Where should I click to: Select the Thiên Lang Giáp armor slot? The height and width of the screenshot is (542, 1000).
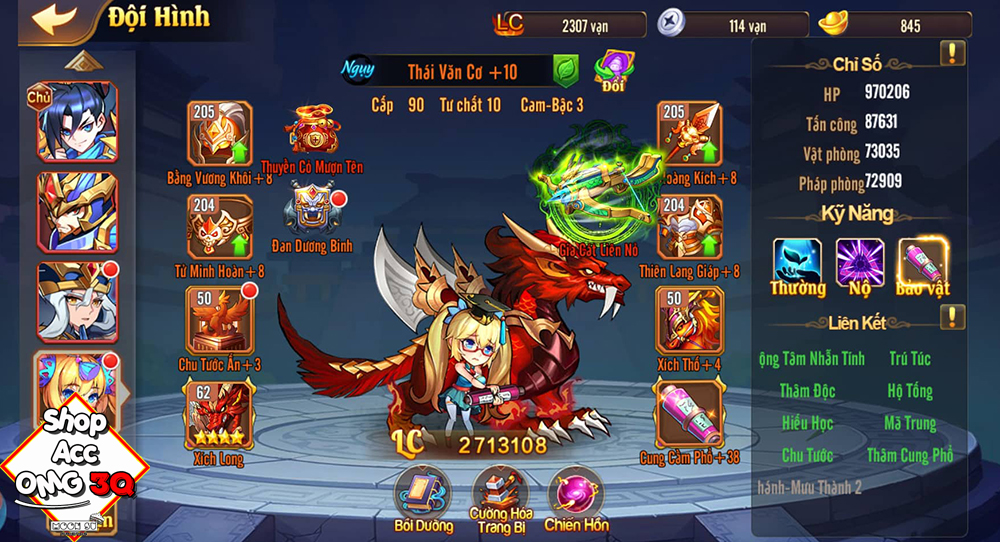[x=689, y=227]
